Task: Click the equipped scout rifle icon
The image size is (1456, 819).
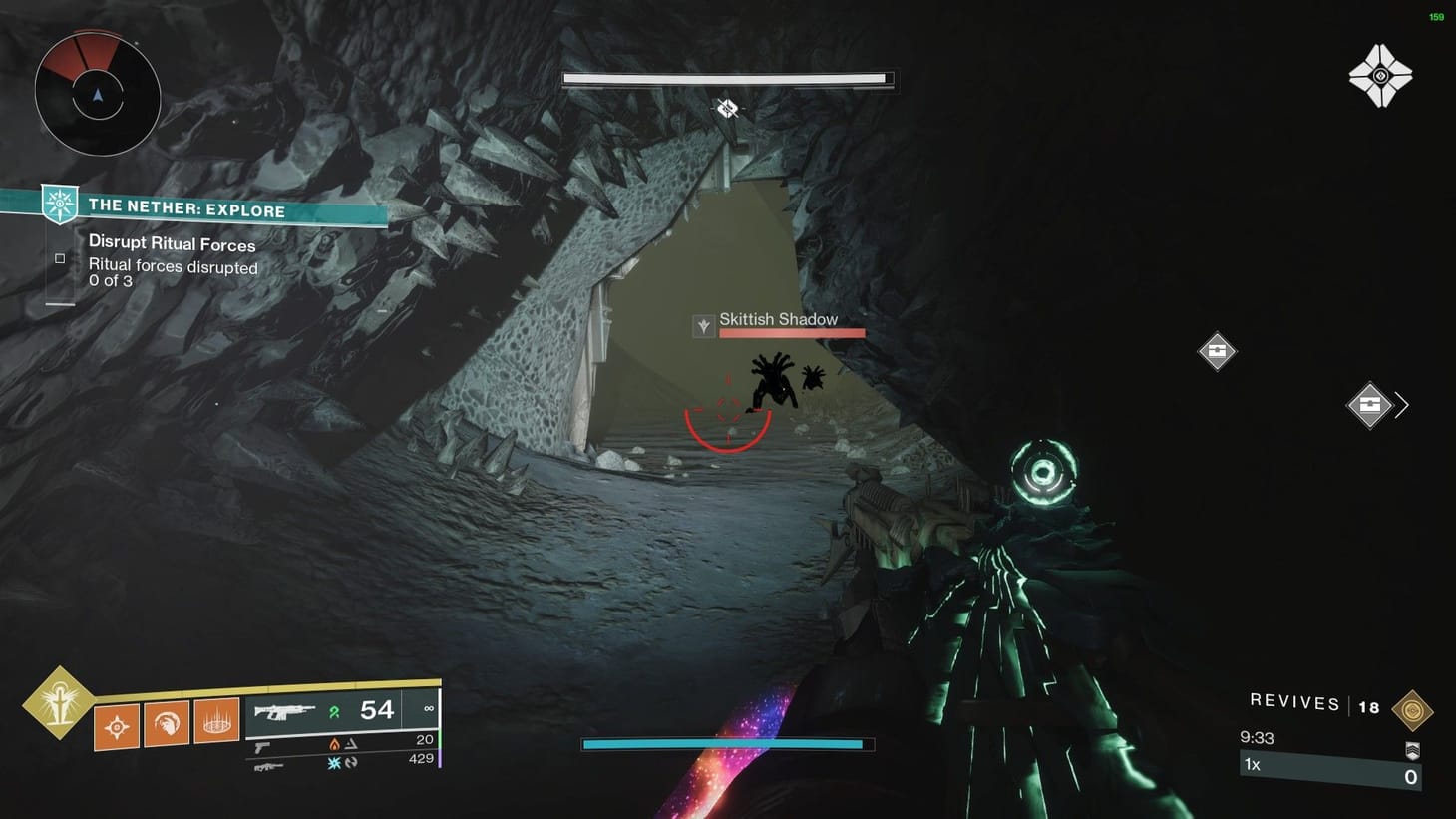Action: (285, 710)
